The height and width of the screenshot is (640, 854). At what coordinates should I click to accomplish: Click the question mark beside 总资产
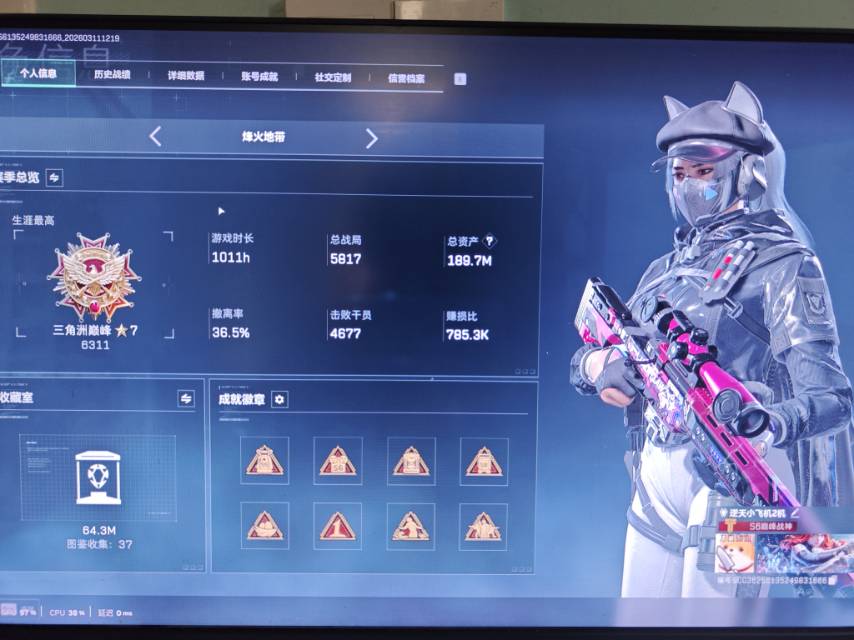[489, 241]
